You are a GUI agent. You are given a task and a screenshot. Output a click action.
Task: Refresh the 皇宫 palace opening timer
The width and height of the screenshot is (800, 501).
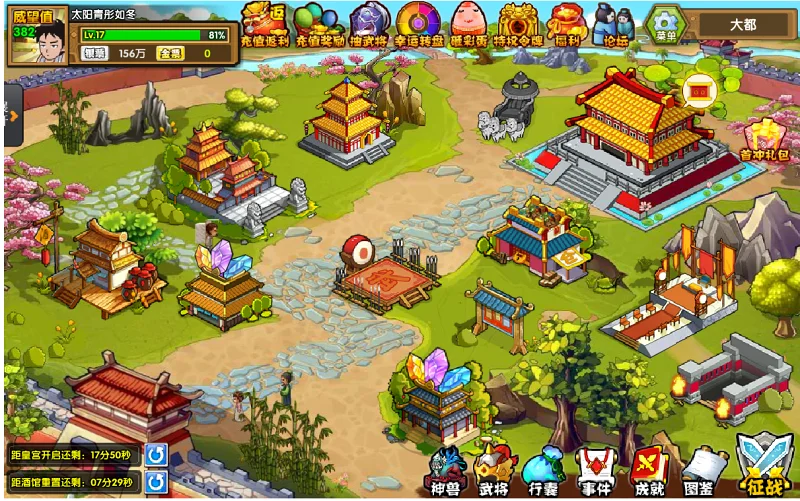pos(156,455)
